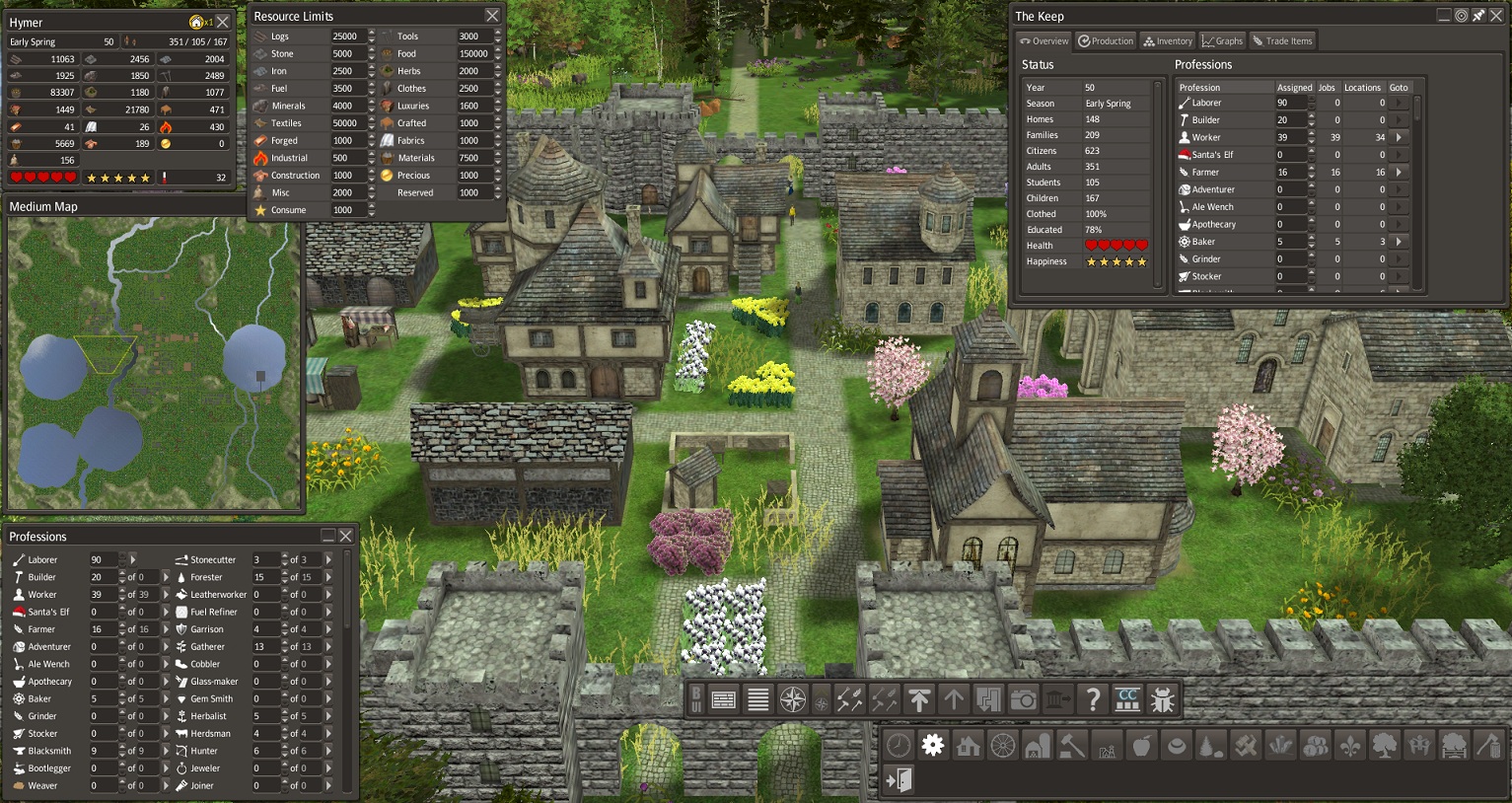The width and height of the screenshot is (1512, 803).
Task: Minimize The Keep window
Action: pos(1444,16)
